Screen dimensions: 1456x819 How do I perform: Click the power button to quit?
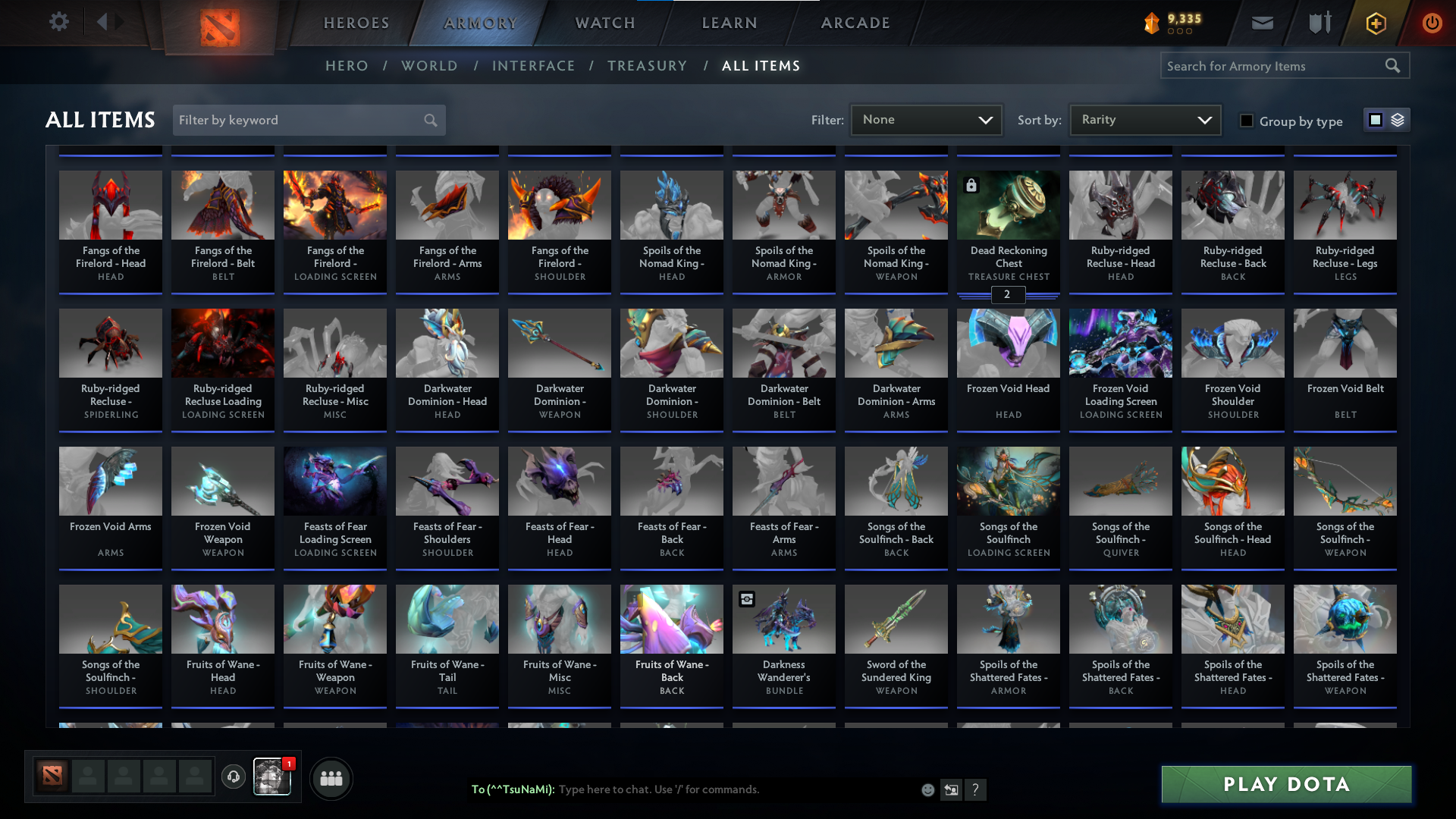[x=1432, y=23]
